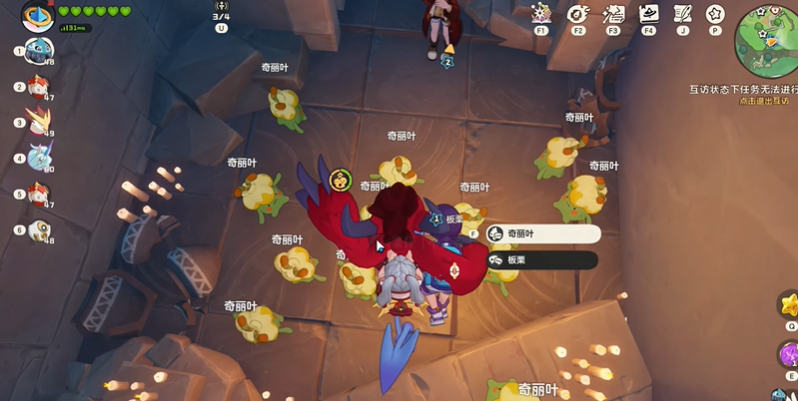
Task: Select the blue horned pet in slot 4
Action: [38, 157]
